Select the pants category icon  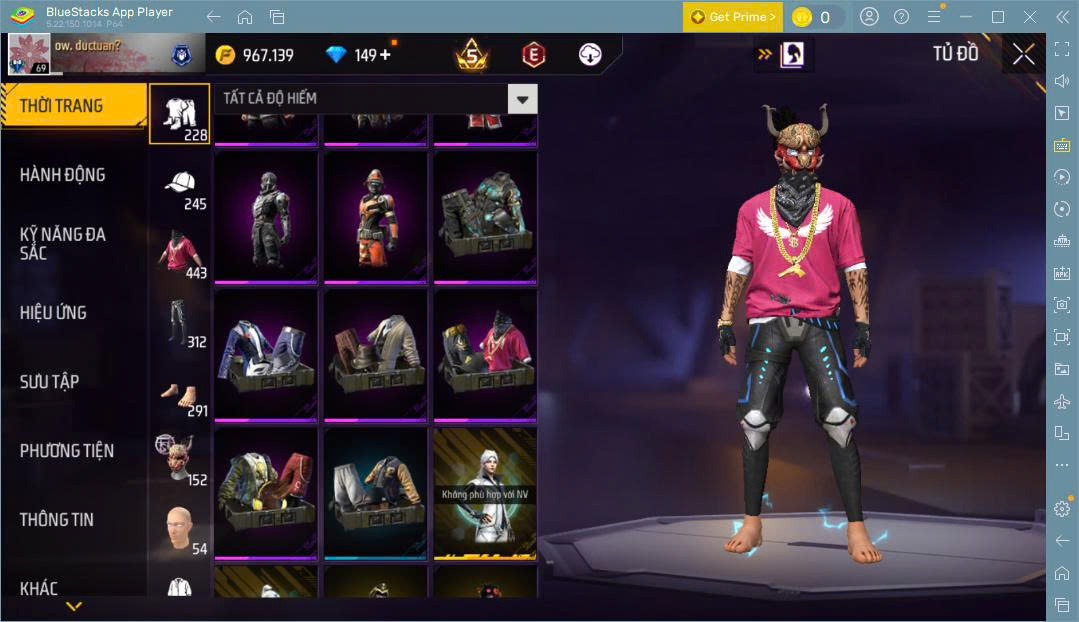[x=179, y=323]
